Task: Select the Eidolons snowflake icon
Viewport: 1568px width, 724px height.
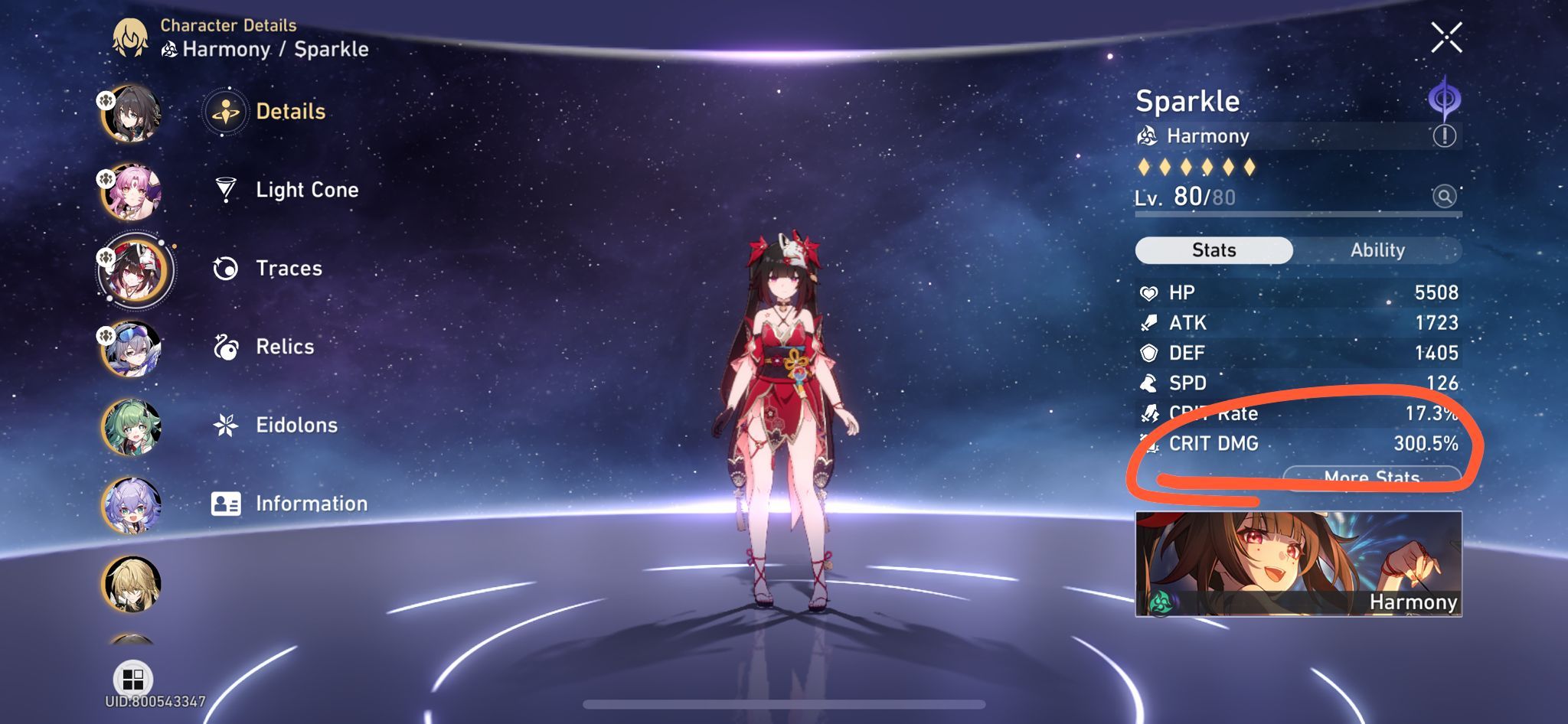Action: click(x=224, y=425)
